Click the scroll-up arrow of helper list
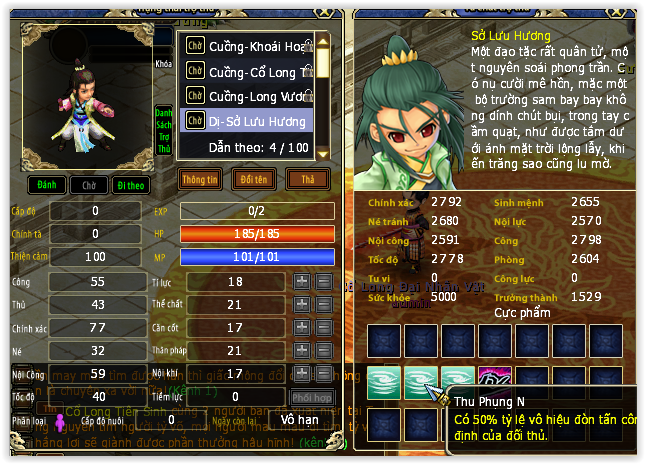645x464 pixels. click(x=324, y=42)
